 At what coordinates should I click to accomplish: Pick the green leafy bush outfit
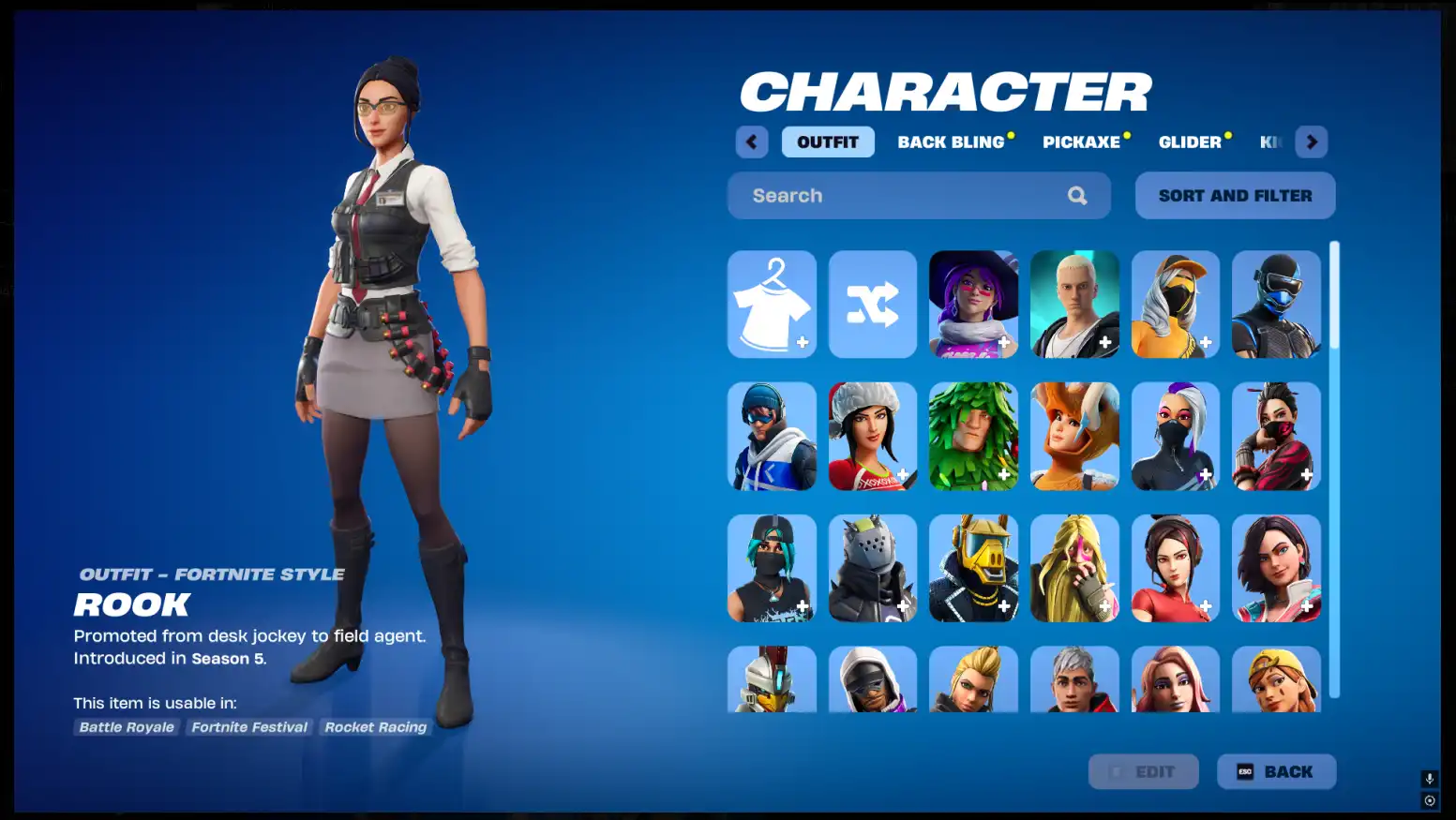click(973, 437)
